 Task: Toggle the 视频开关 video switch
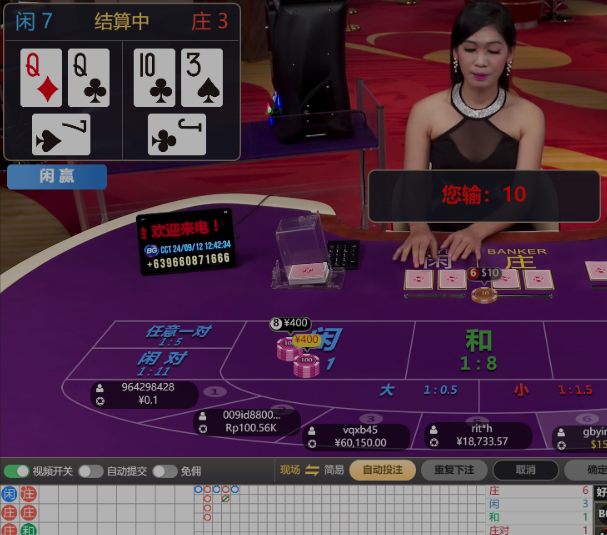[17, 471]
